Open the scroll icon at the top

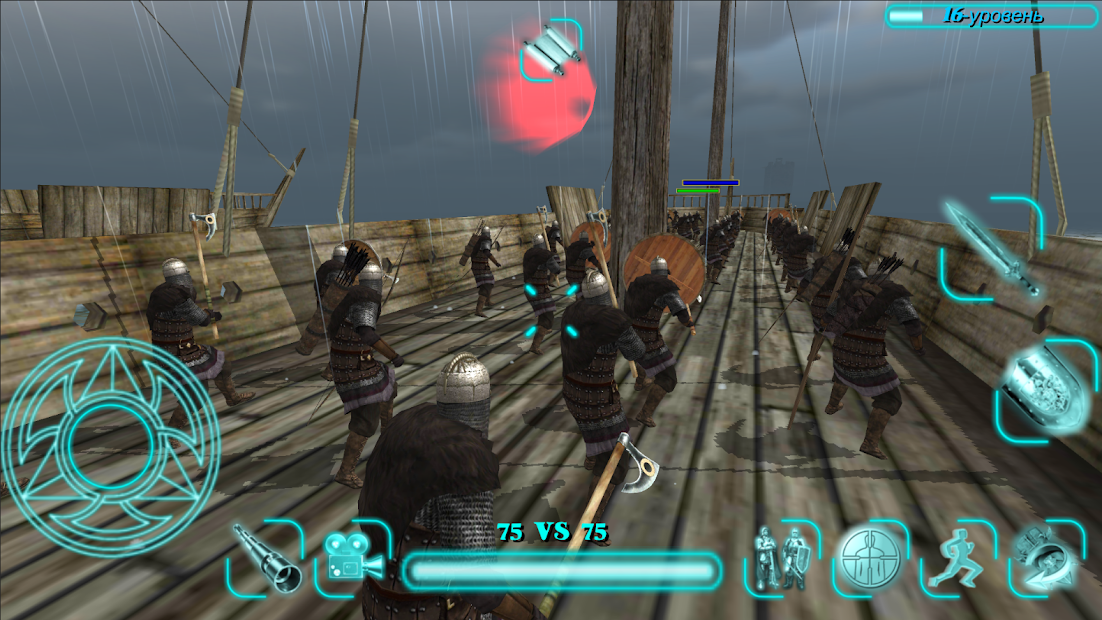point(551,50)
